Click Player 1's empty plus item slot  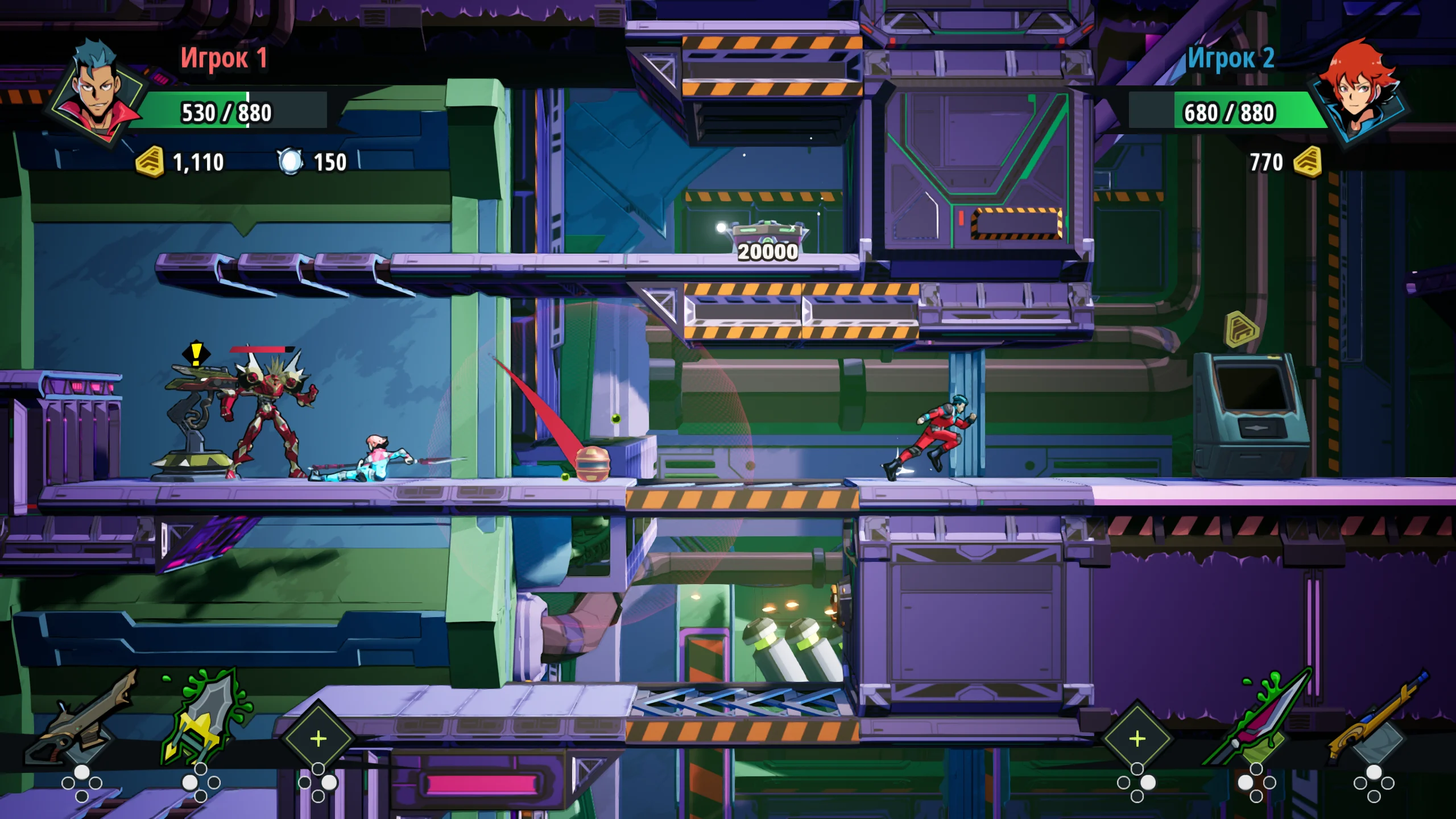pos(318,739)
